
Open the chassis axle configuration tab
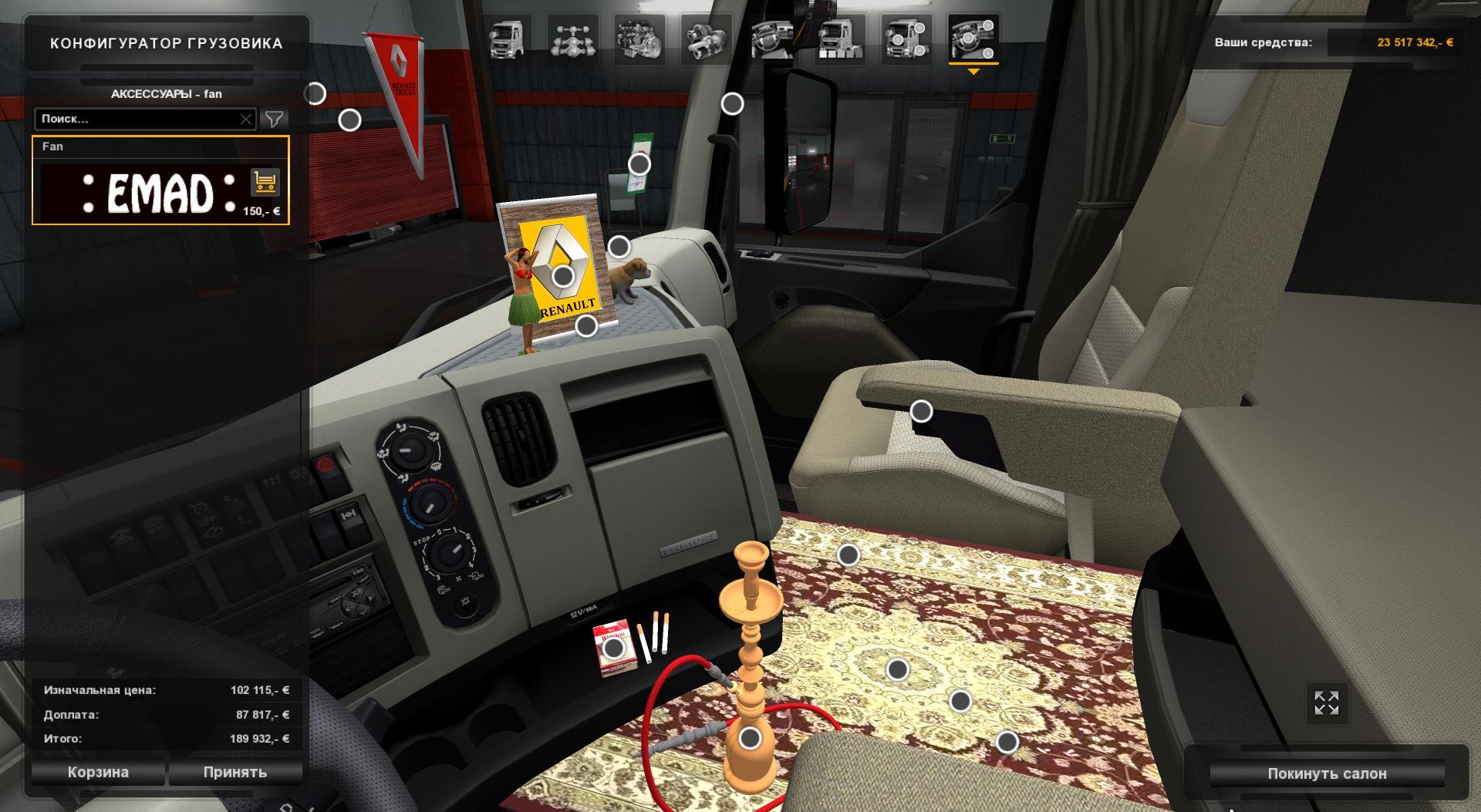coord(573,39)
